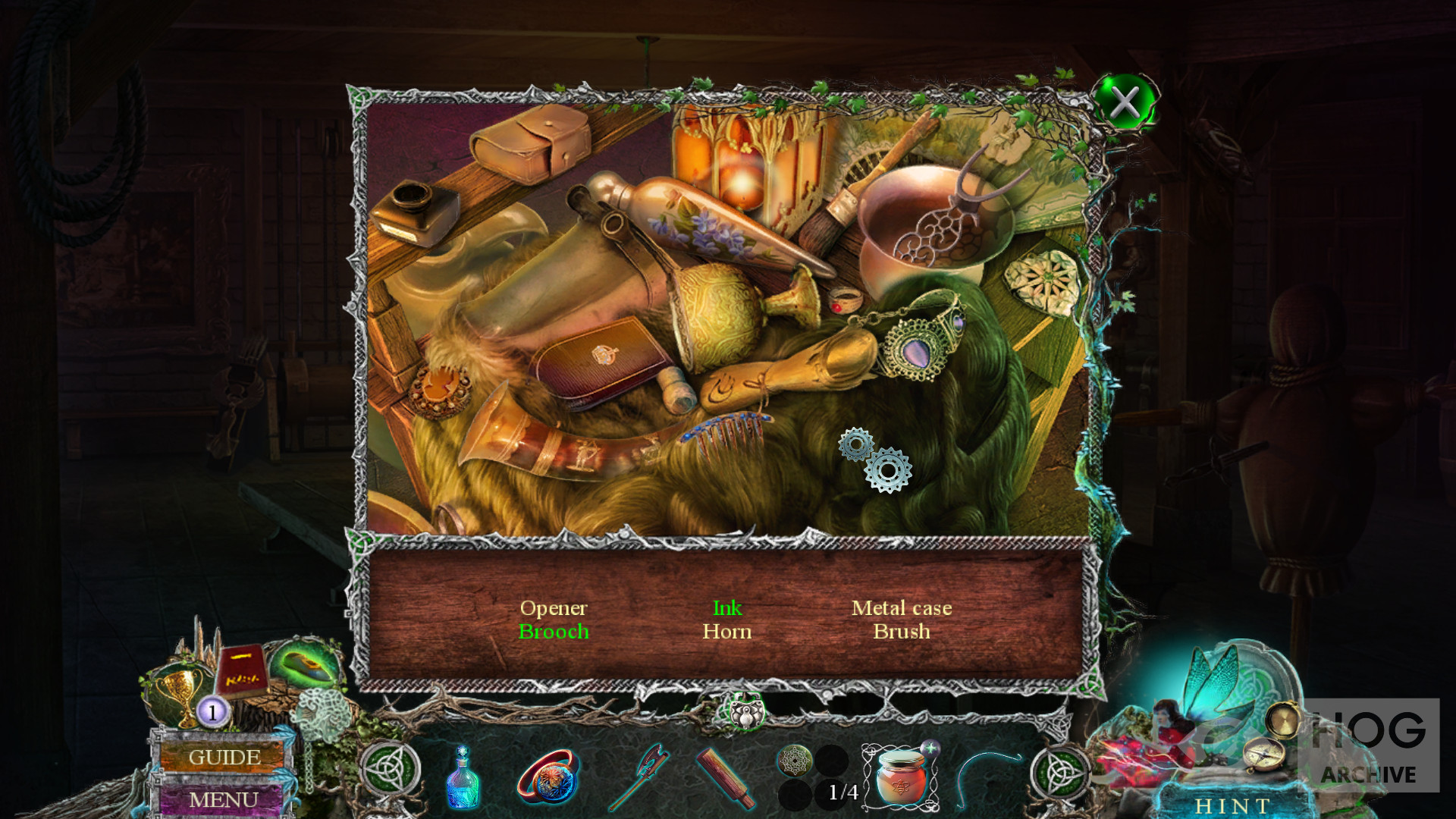Select the blue potion bottle in inventory
Image resolution: width=1456 pixels, height=819 pixels.
[x=463, y=777]
